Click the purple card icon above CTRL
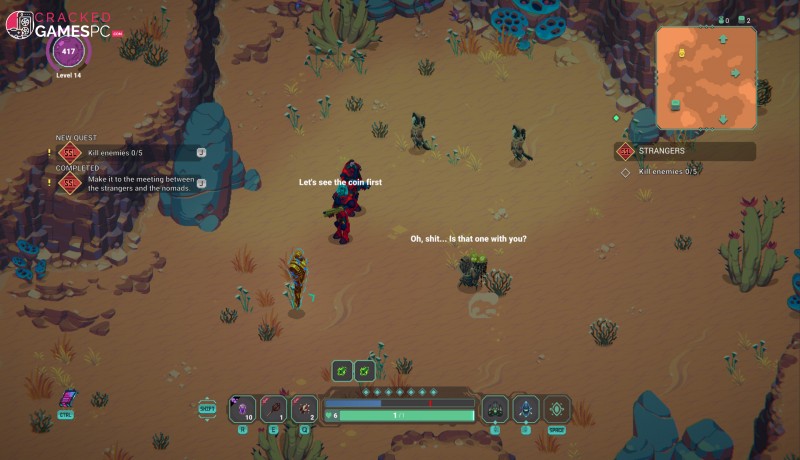Screen dimensions: 800x460 (67, 398)
